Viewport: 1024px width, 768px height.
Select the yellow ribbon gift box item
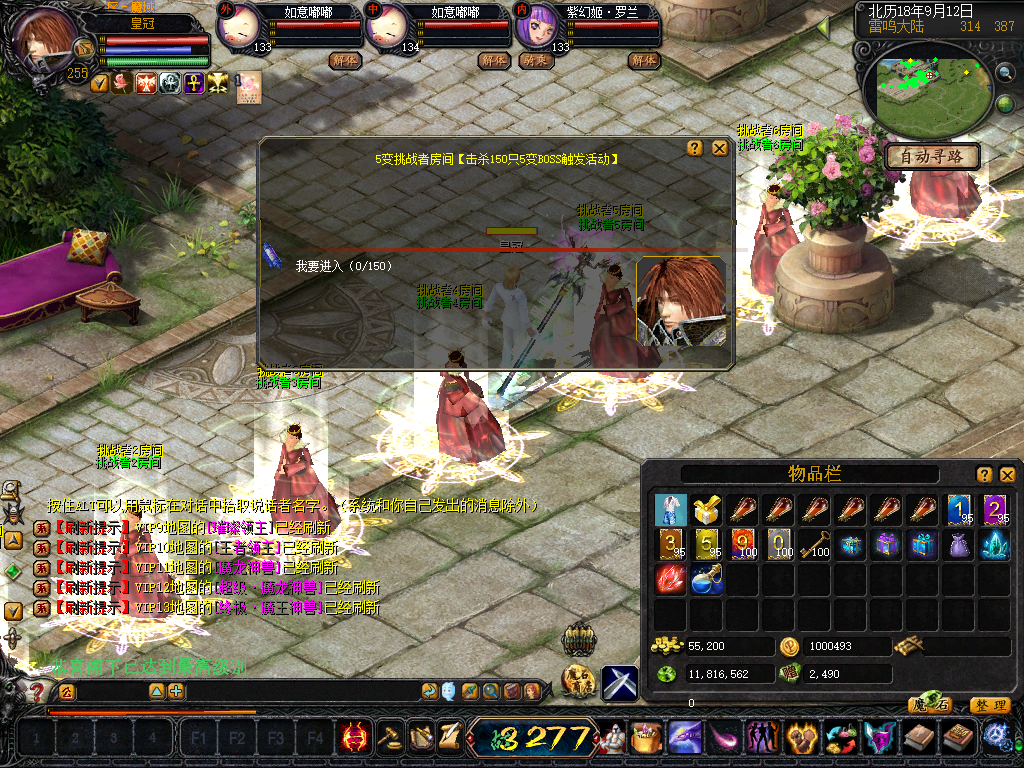pyautogui.click(x=707, y=510)
